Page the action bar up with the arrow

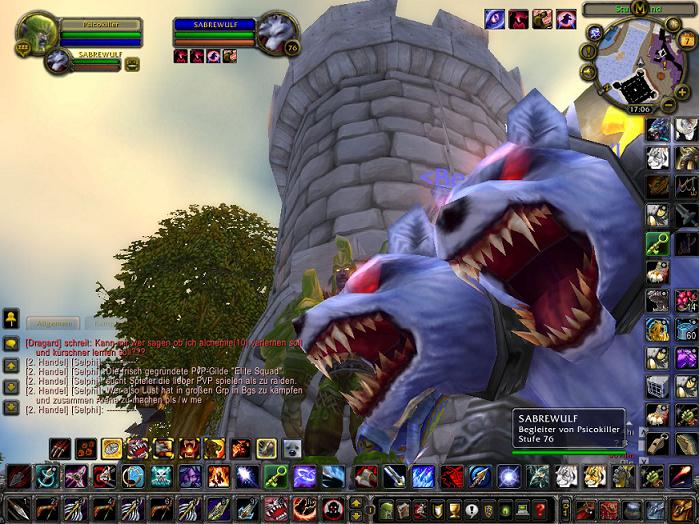356,503
